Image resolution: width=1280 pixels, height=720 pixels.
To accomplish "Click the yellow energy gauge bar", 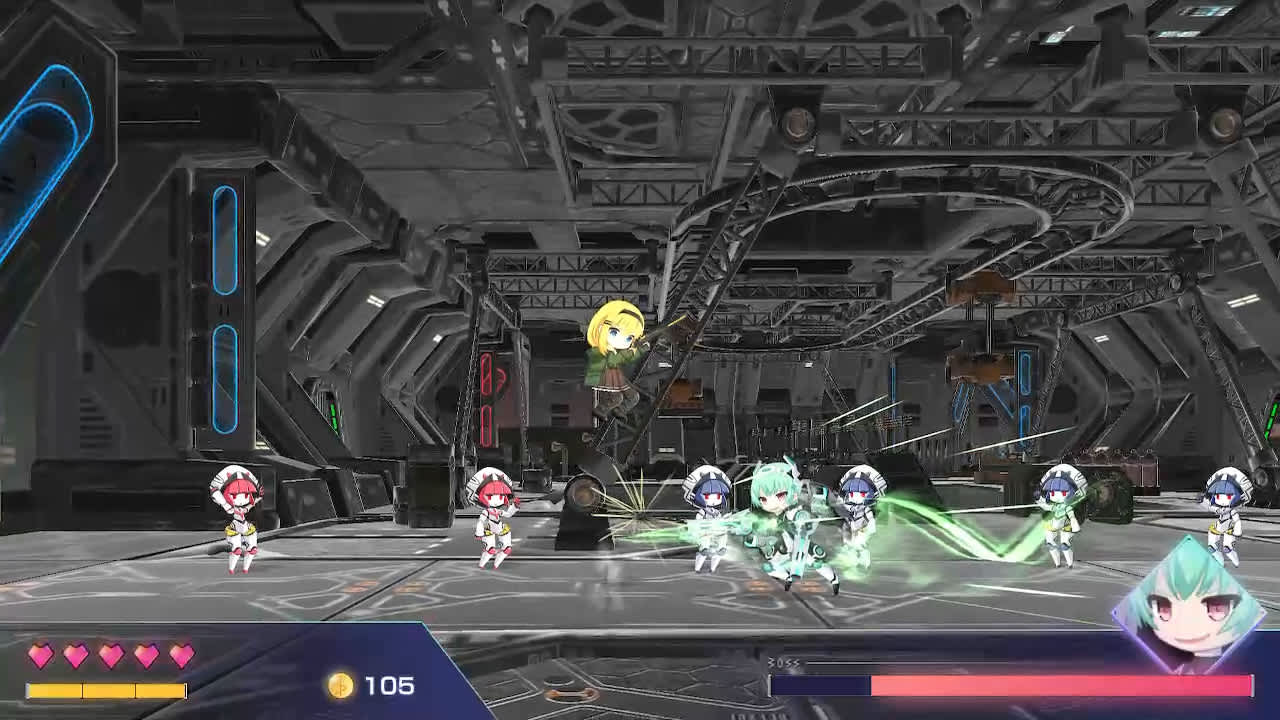I will [x=105, y=690].
